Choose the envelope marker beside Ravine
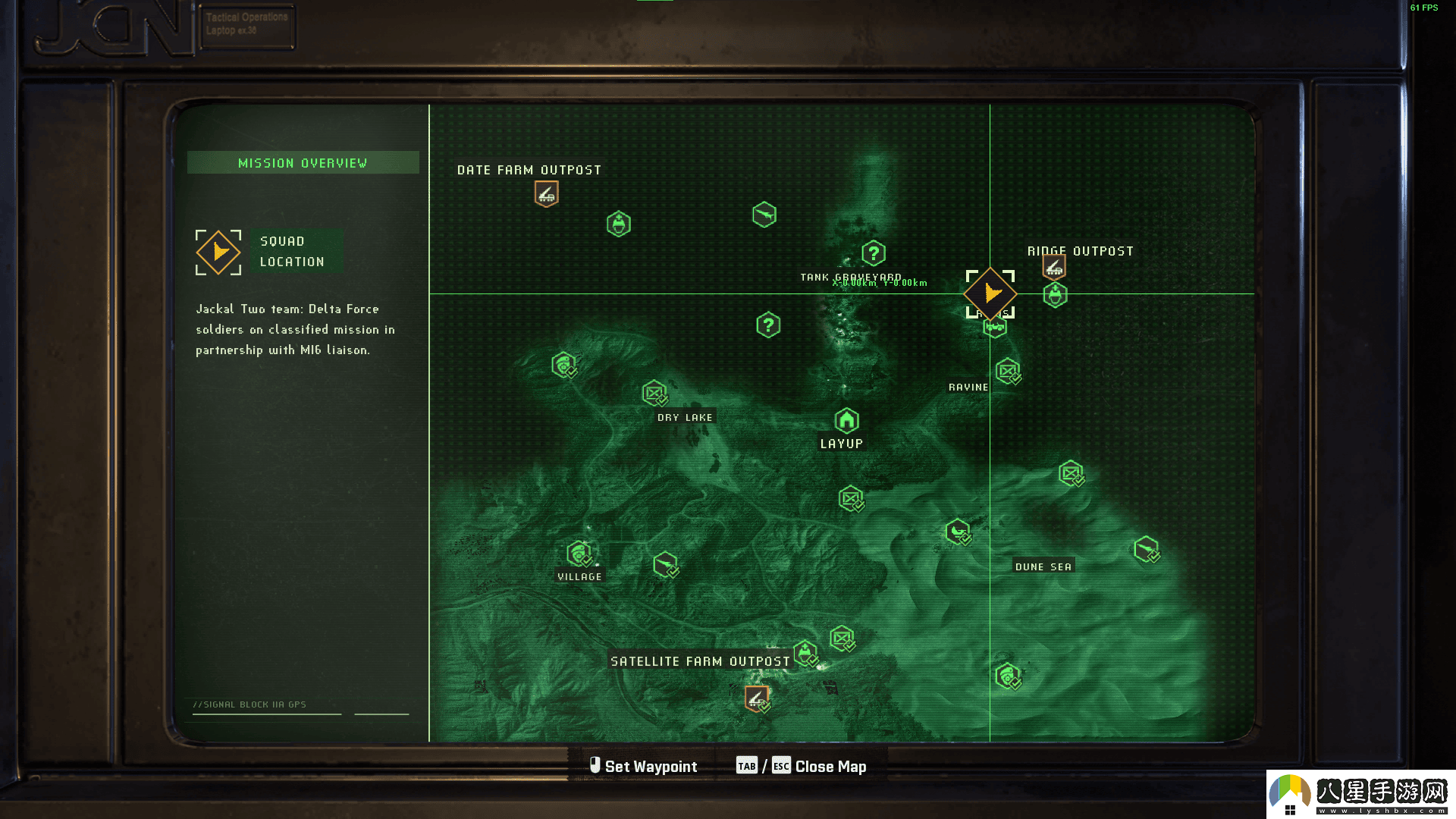Image resolution: width=1456 pixels, height=819 pixels. (x=1007, y=371)
